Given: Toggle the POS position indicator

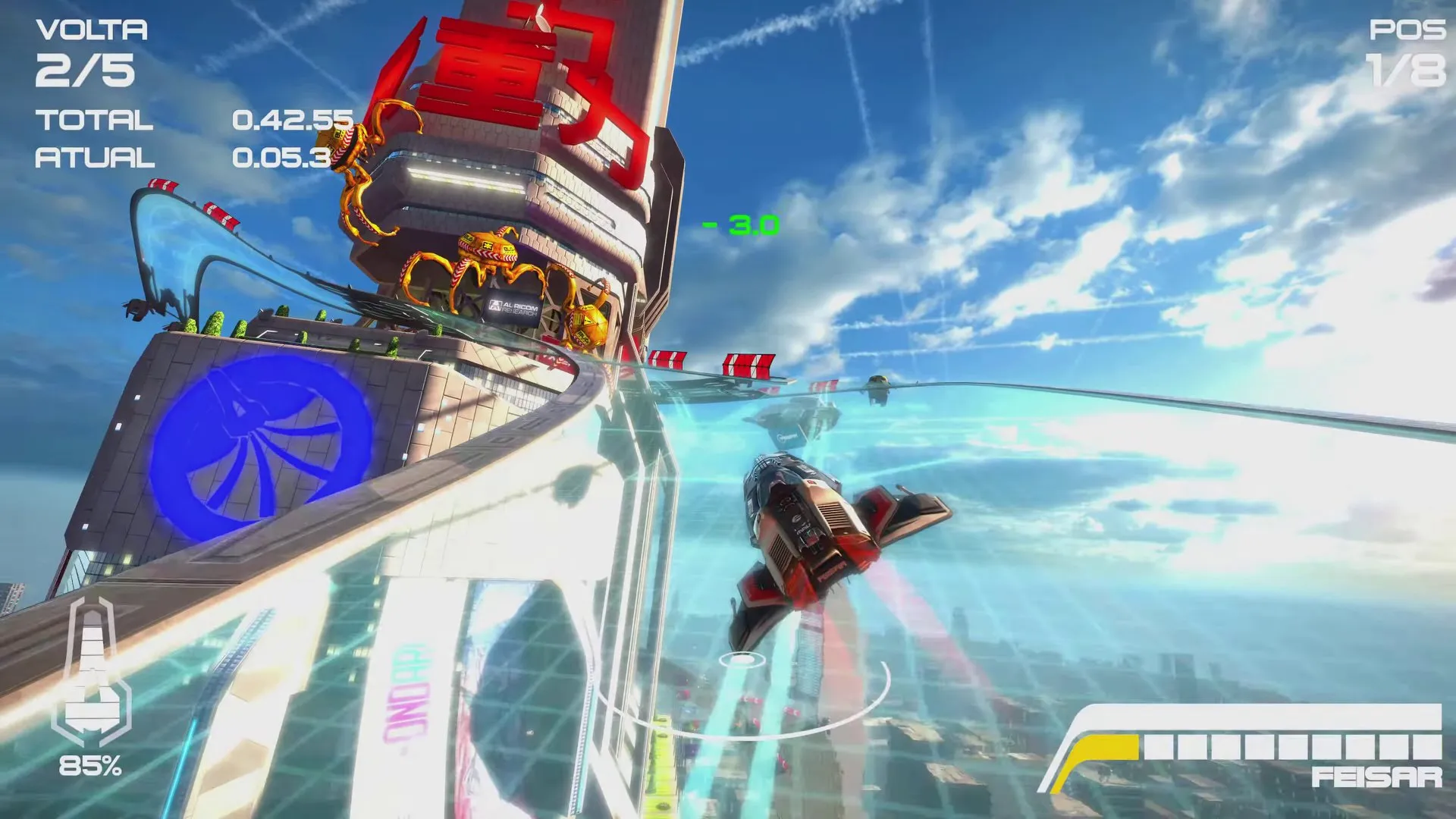Looking at the screenshot, I should (x=1406, y=32).
